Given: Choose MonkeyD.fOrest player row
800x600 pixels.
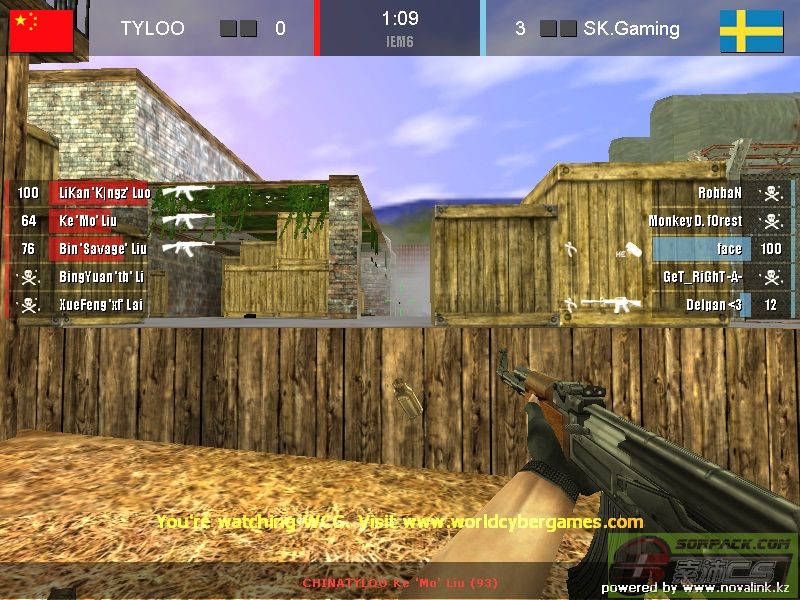Looking at the screenshot, I should click(695, 220).
